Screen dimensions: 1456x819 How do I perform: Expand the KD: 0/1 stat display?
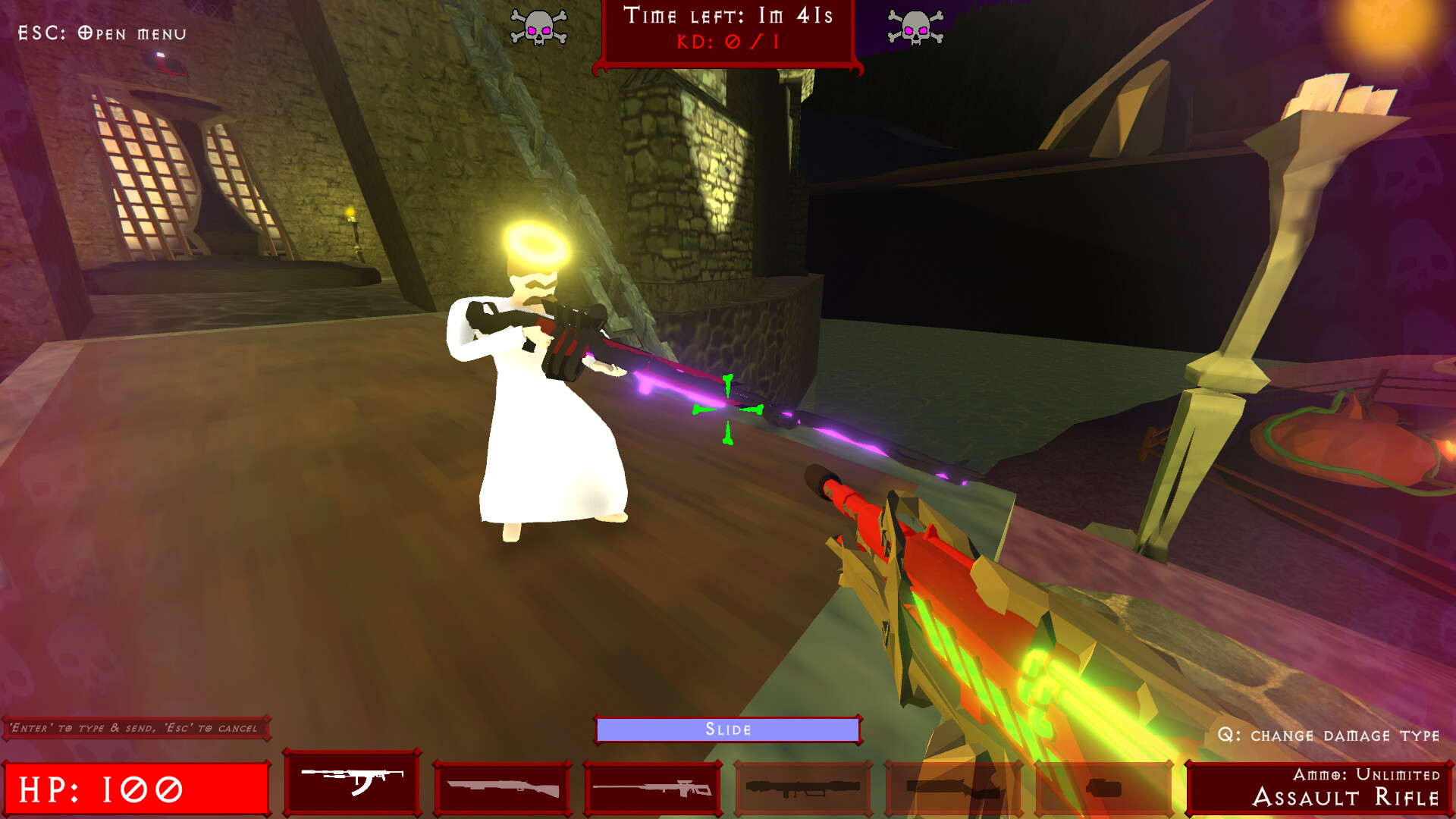[x=726, y=43]
